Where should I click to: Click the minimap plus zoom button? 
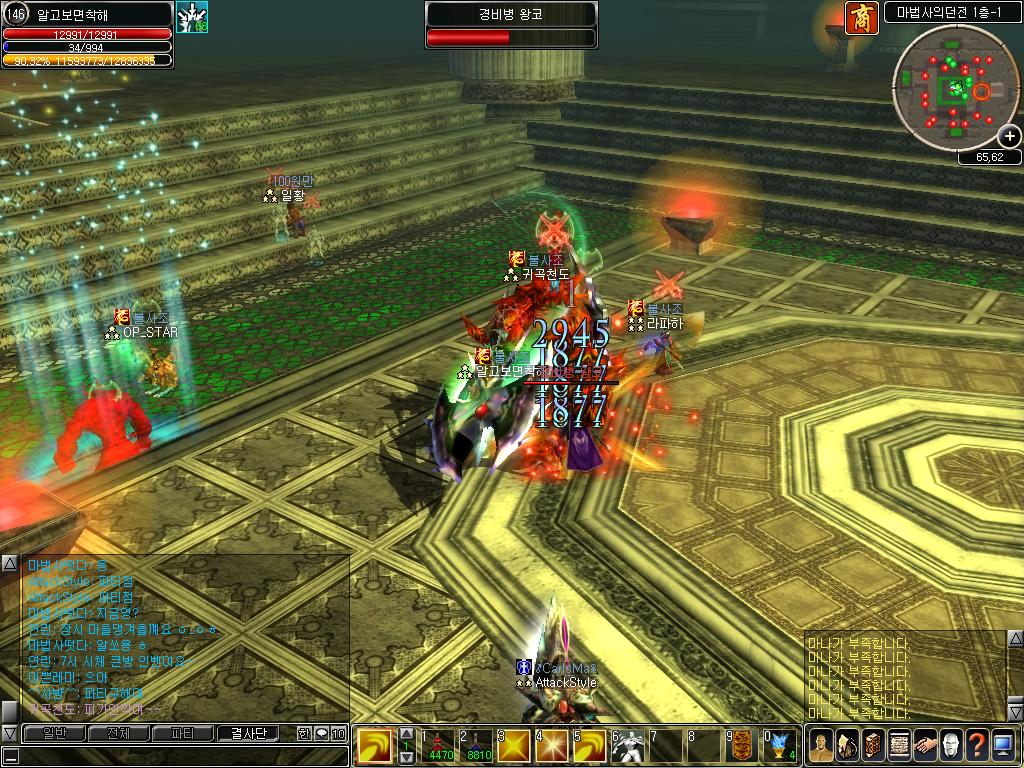(x=1010, y=137)
